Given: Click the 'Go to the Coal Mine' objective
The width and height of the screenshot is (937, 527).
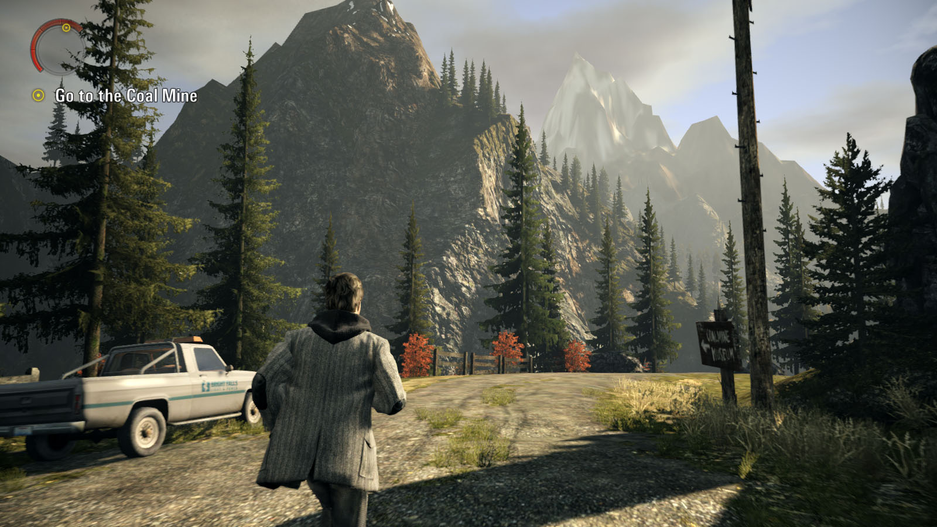Looking at the screenshot, I should [x=125, y=96].
